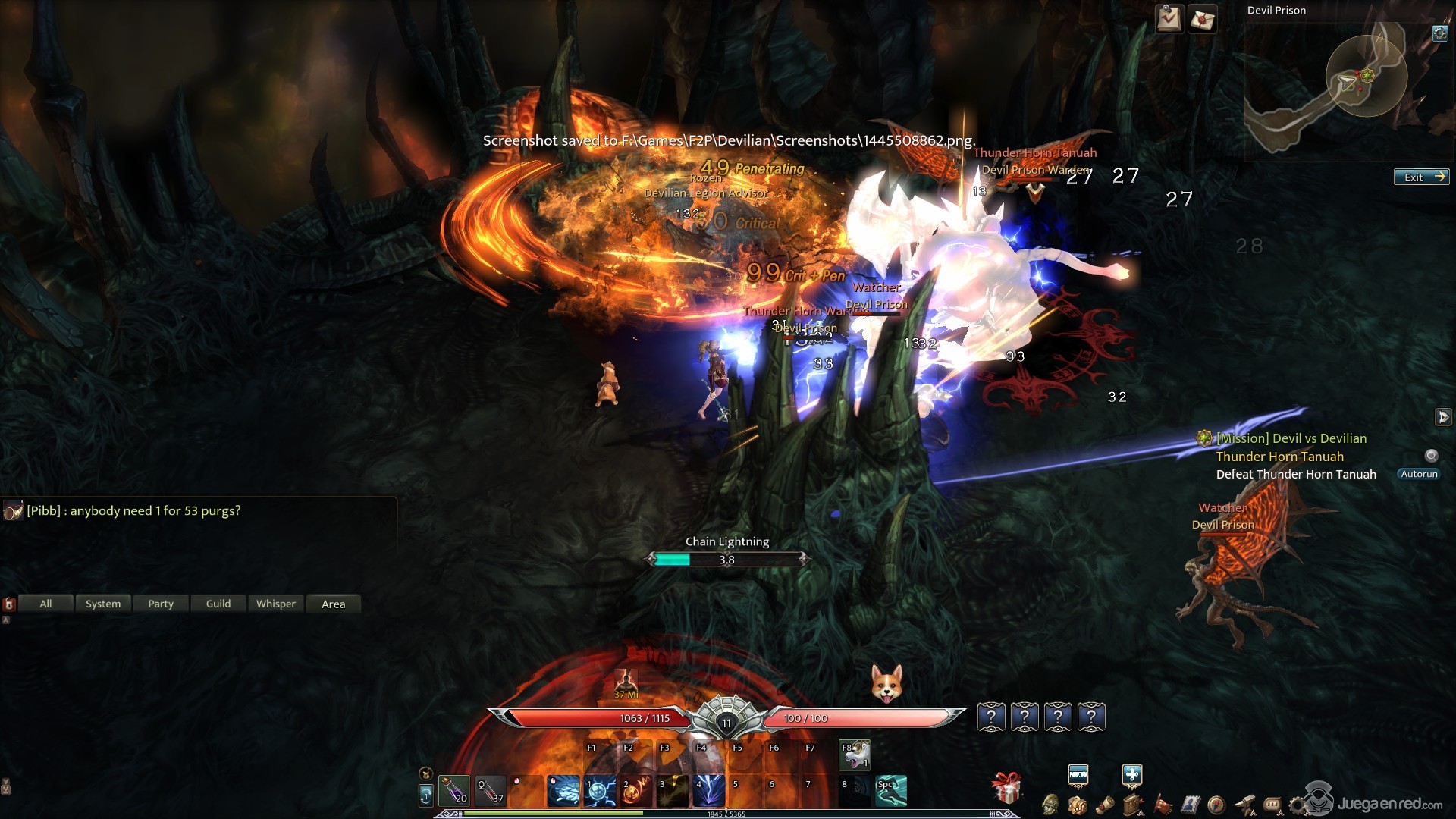
Task: Open the checklist notes icon
Action: pyautogui.click(x=1169, y=19)
